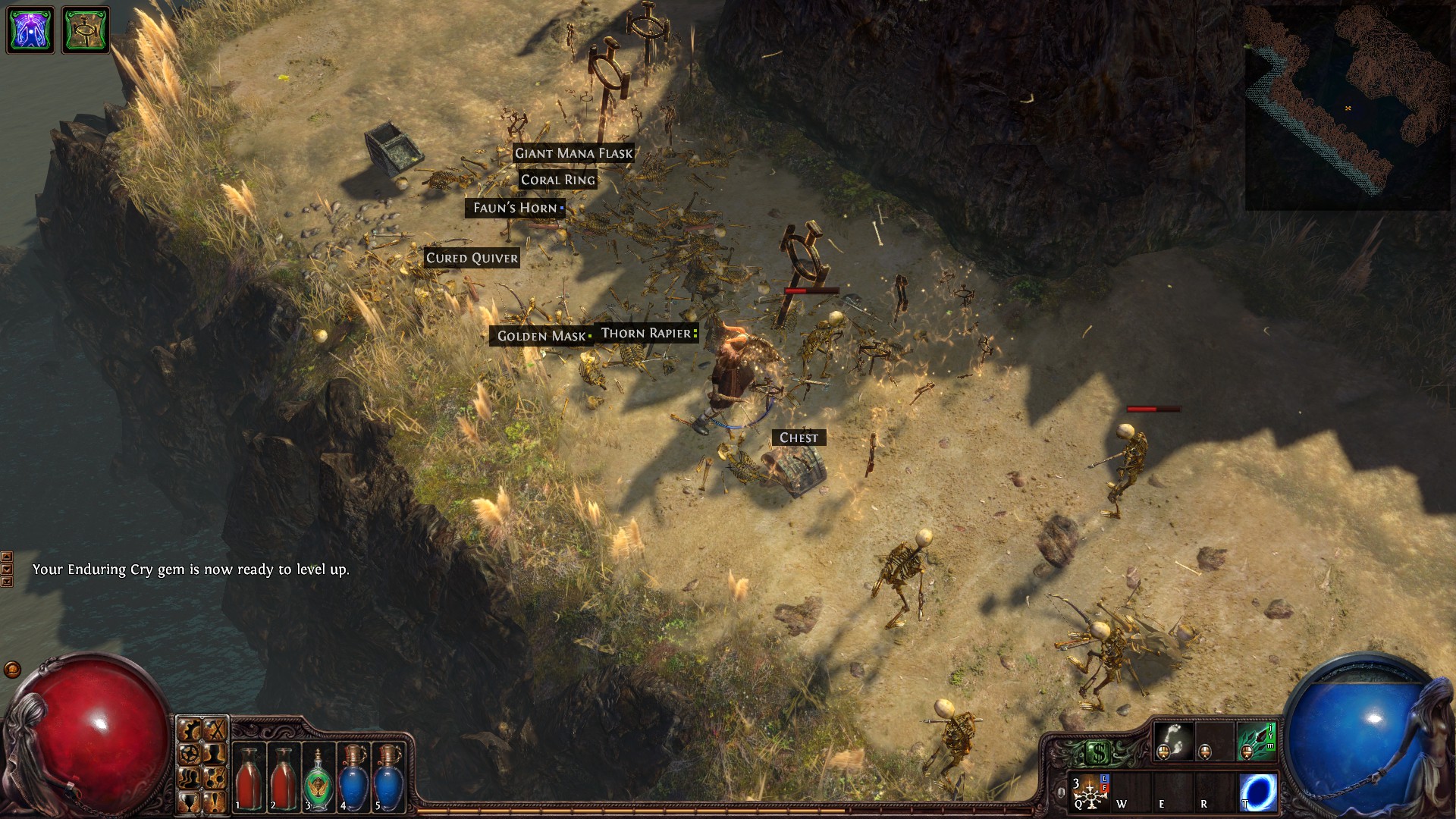Image resolution: width=1456 pixels, height=819 pixels.
Task: Open the Chest via its label
Action: click(799, 438)
